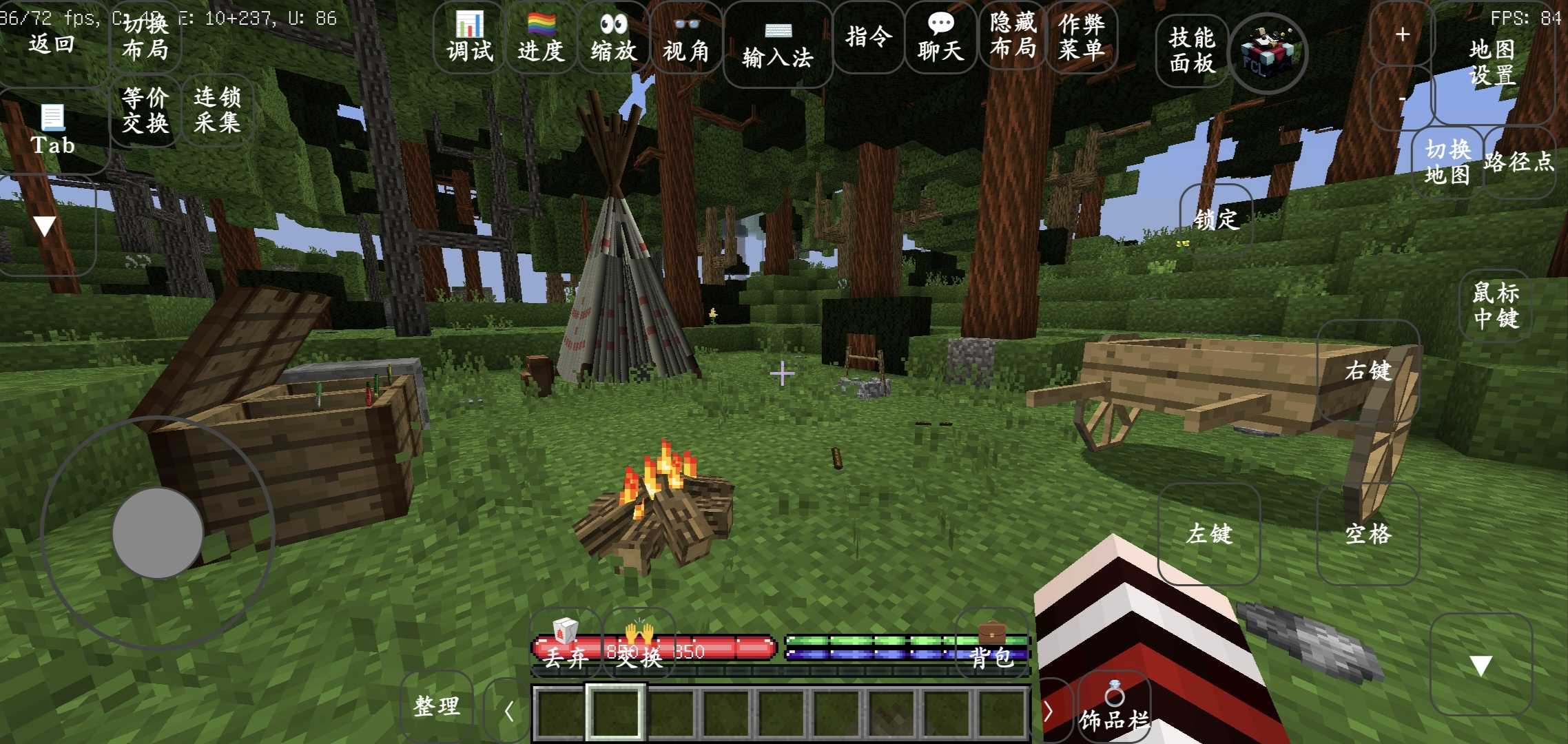
Task: Open the 聊天 chat box
Action: coord(940,38)
